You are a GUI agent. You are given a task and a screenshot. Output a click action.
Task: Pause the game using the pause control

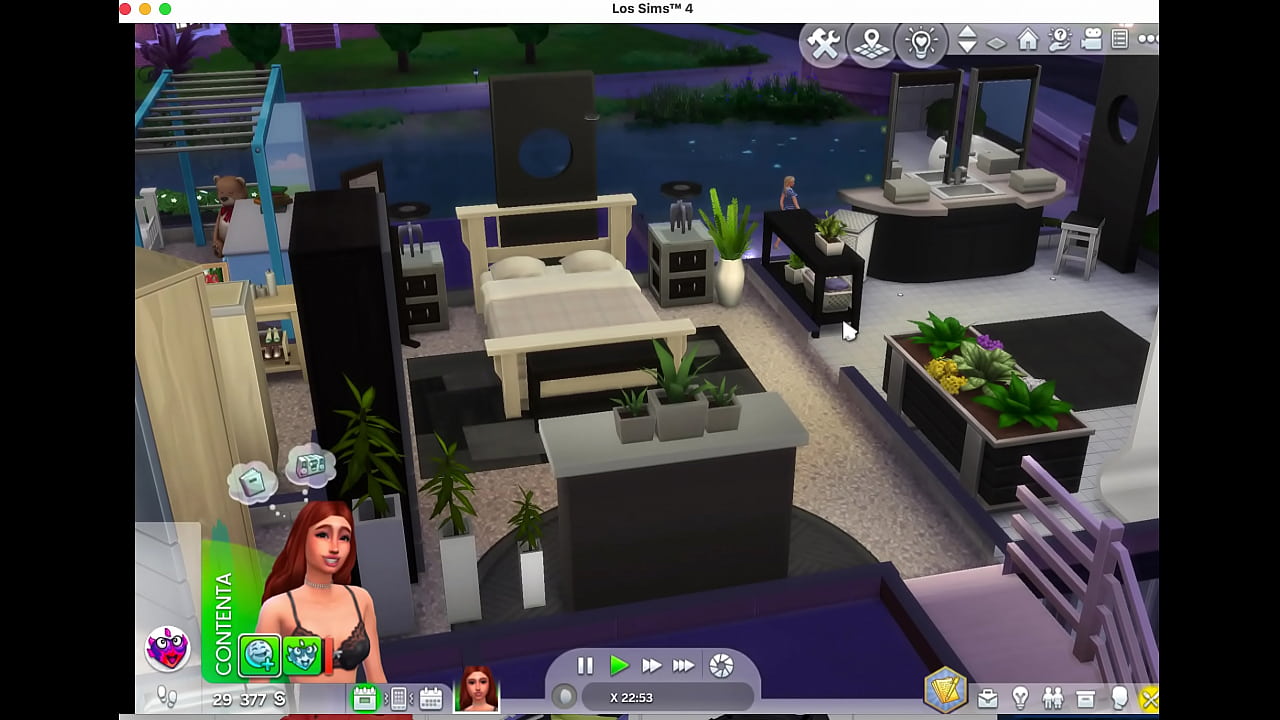click(x=585, y=667)
